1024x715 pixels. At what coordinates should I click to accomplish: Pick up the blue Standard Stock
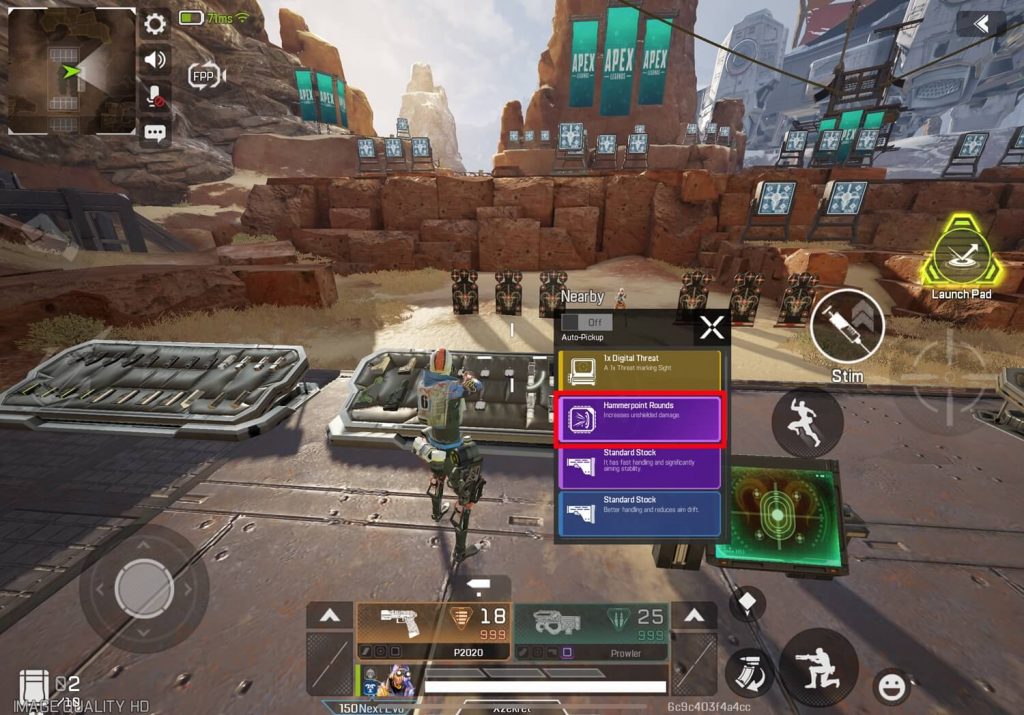pos(640,514)
